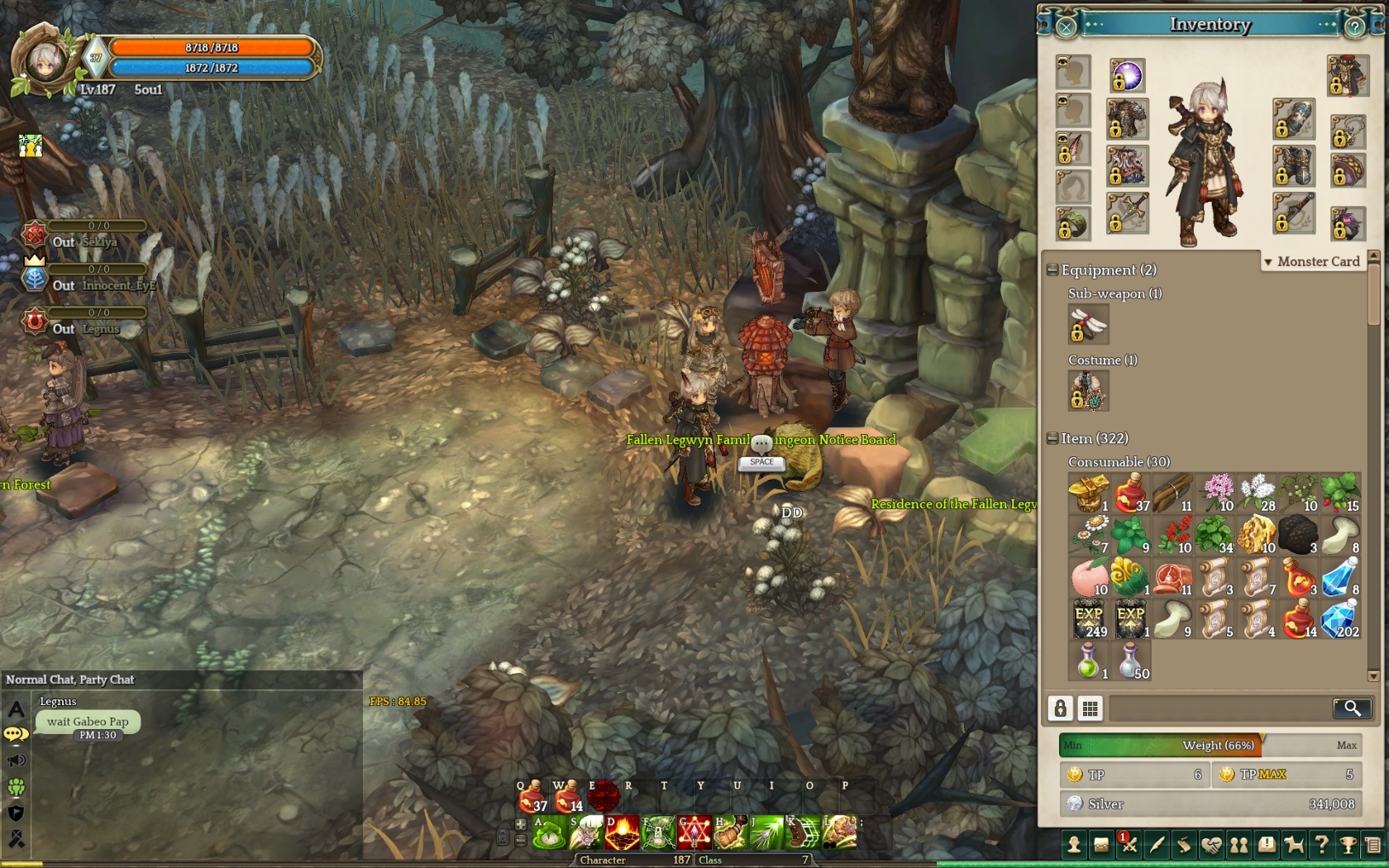
Task: Close the Inventory window
Action: [1066, 27]
